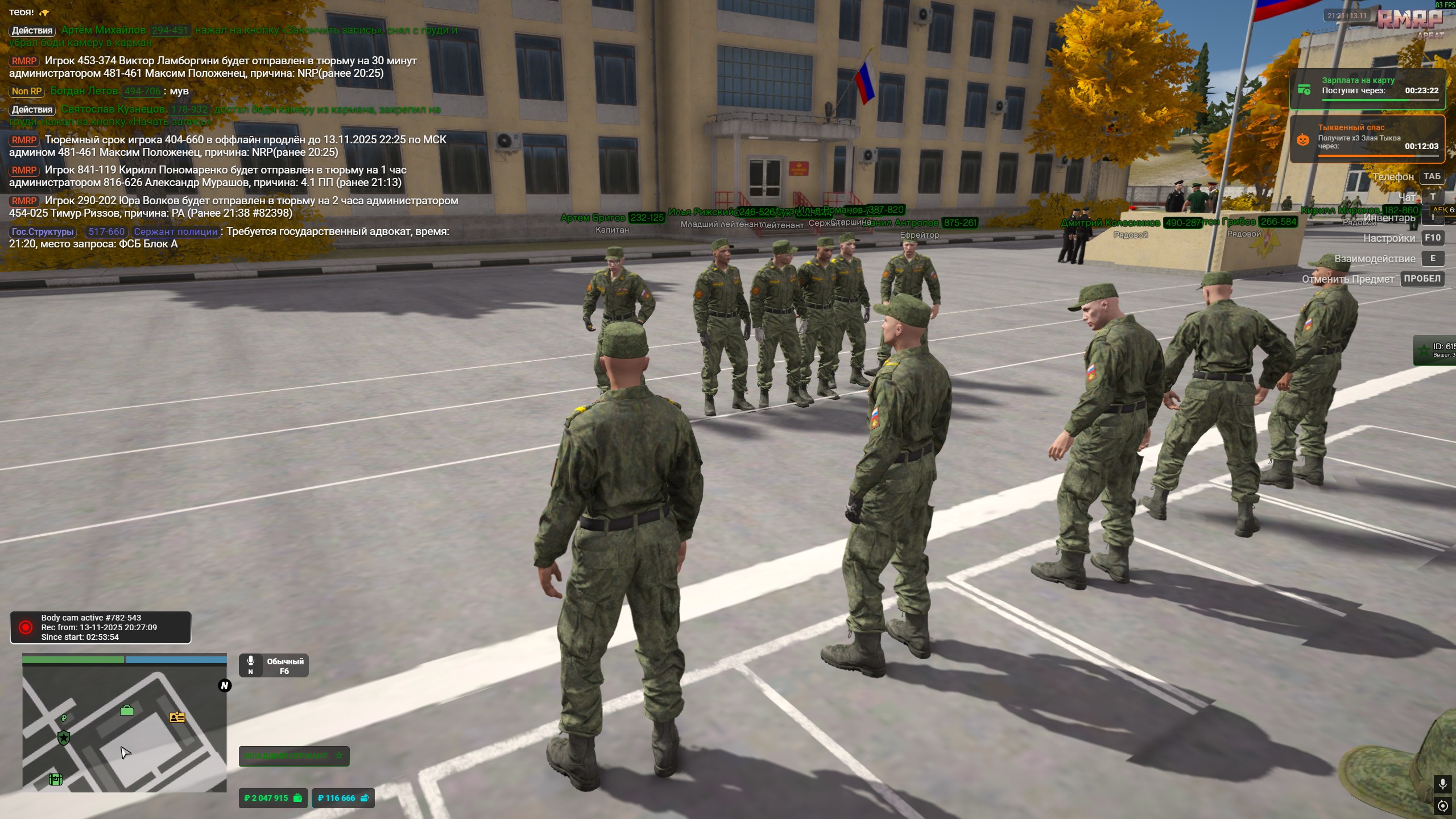Click the green ruble marker on the minimap
The image size is (1456, 819).
64,718
